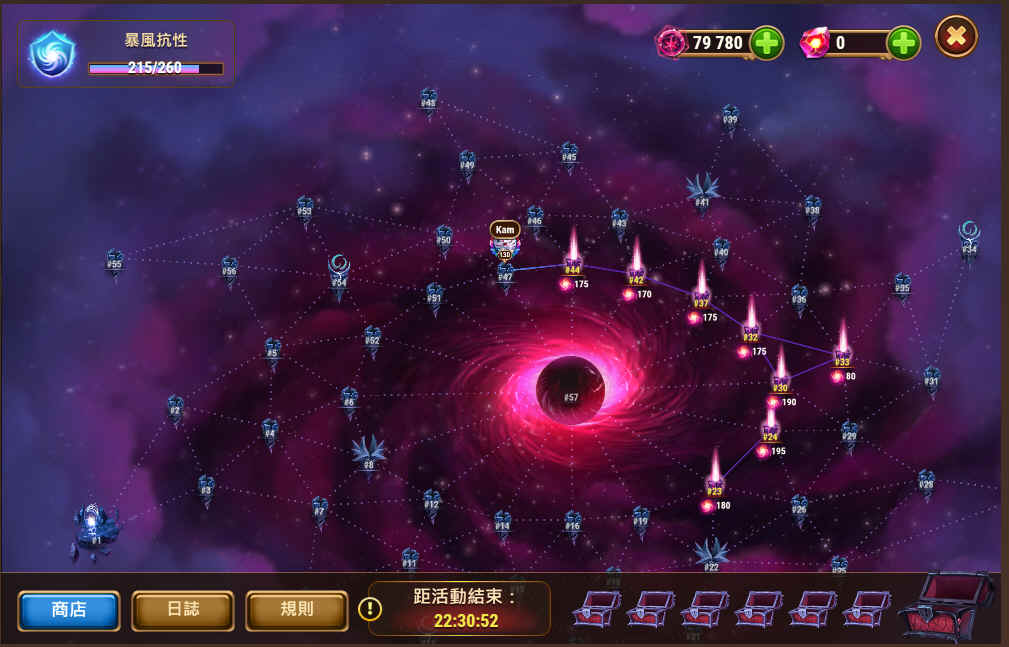Choose the spiral node #54
This screenshot has width=1009, height=647.
tap(339, 274)
